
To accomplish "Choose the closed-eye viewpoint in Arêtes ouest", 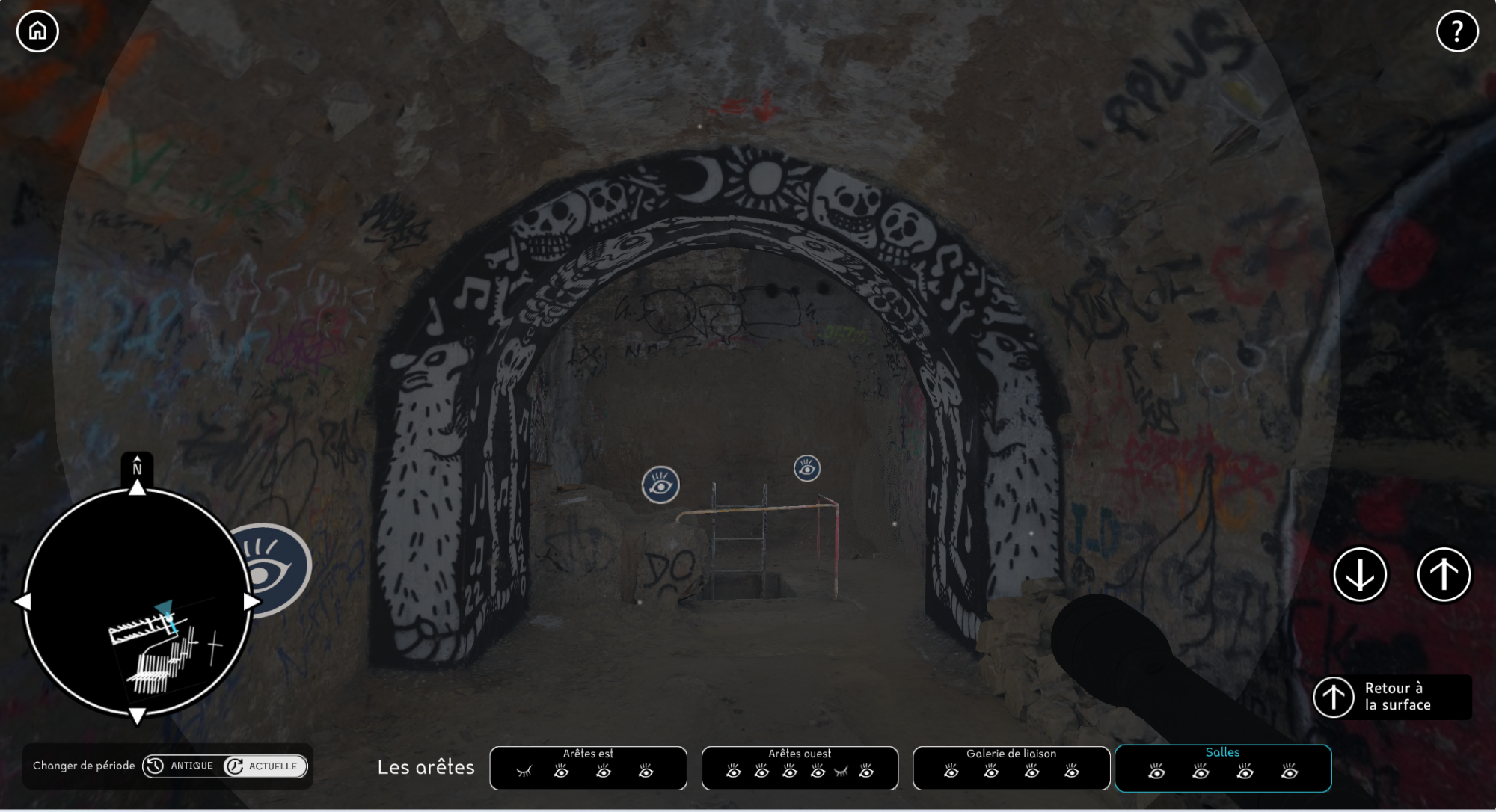I will [x=841, y=772].
